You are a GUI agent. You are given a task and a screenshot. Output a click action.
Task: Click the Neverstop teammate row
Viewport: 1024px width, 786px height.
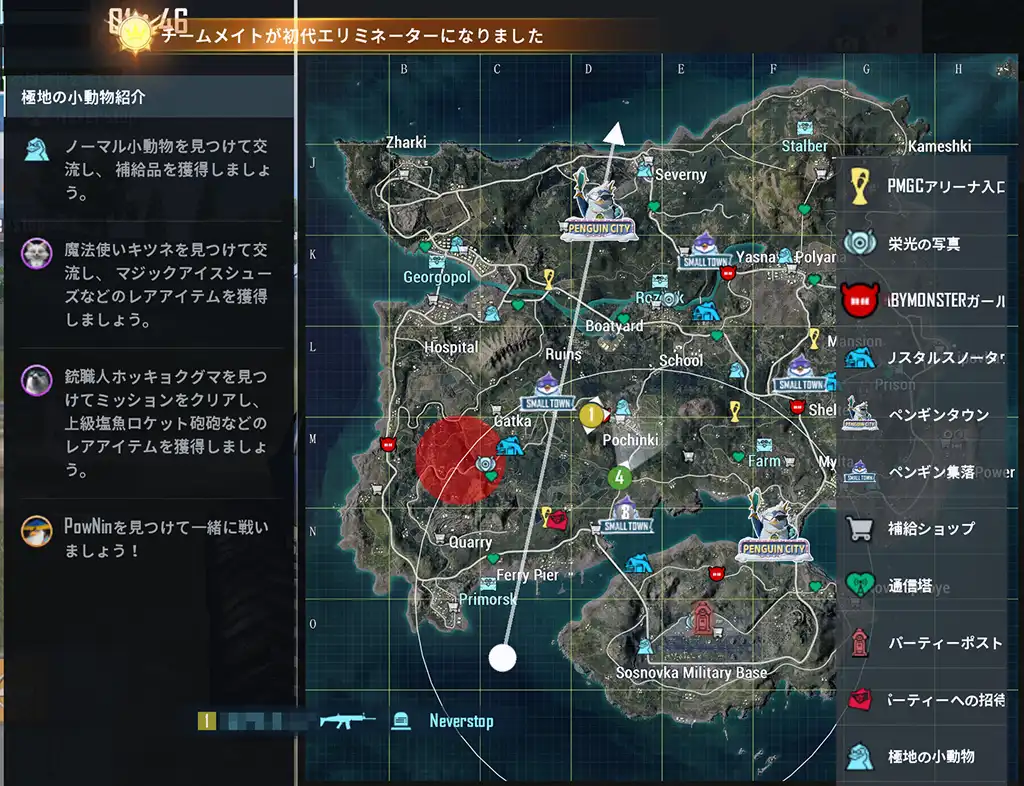coord(350,721)
